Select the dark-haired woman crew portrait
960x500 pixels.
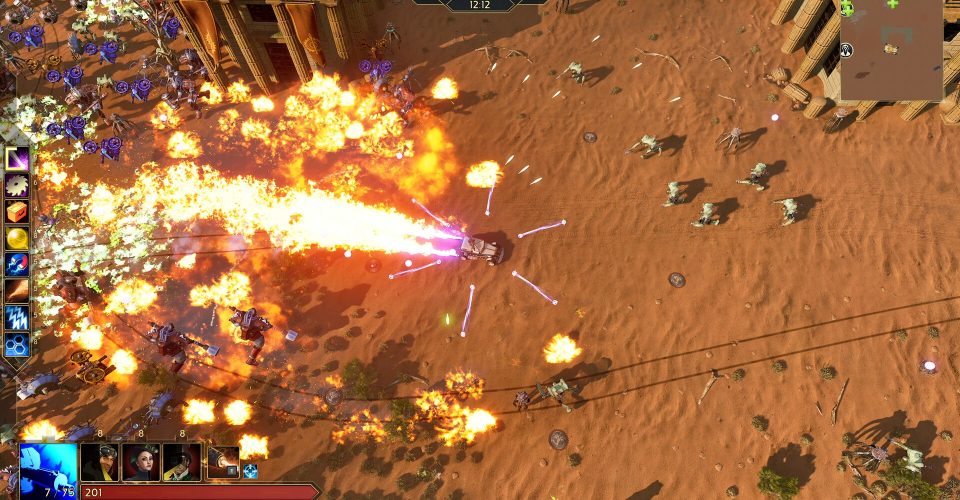click(x=141, y=462)
